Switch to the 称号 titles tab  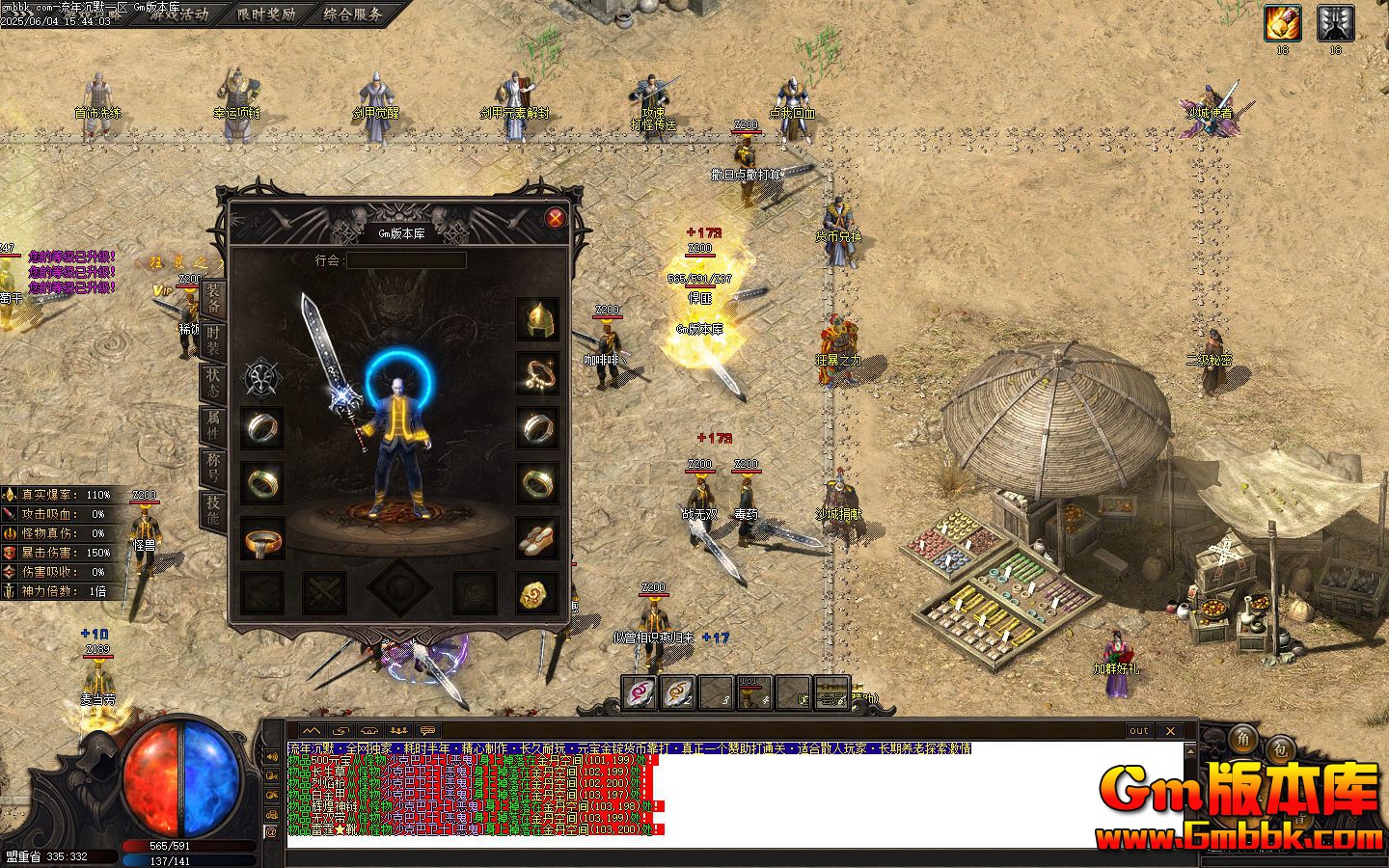click(213, 468)
